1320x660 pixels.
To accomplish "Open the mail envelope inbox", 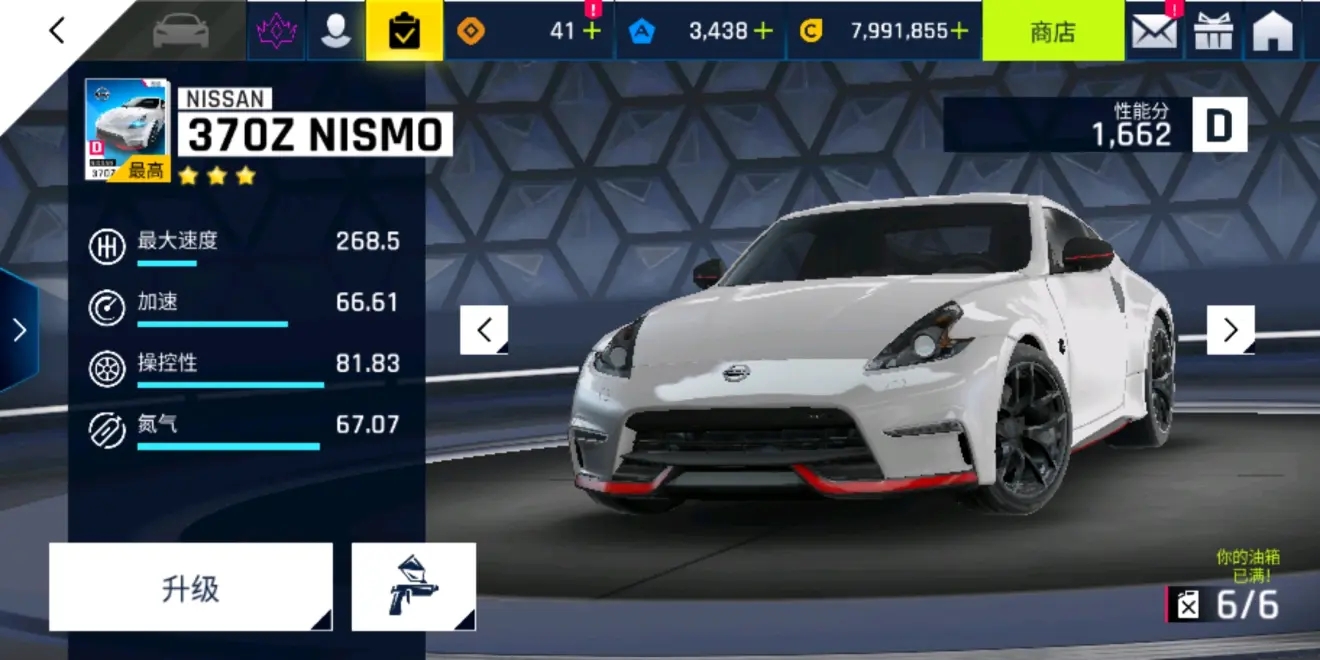I will click(x=1154, y=31).
